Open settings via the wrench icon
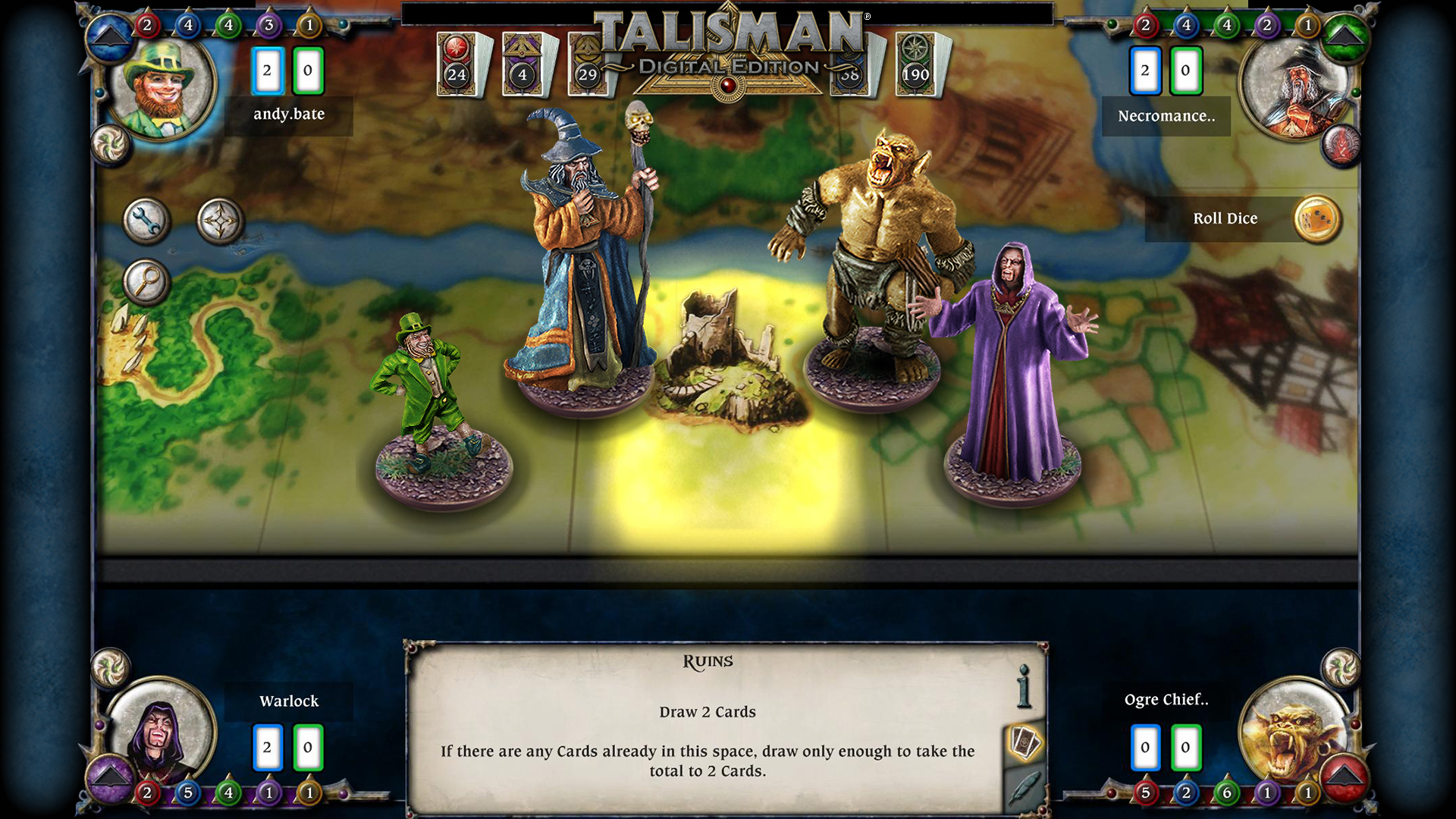Viewport: 1456px width, 819px height. coord(147,221)
